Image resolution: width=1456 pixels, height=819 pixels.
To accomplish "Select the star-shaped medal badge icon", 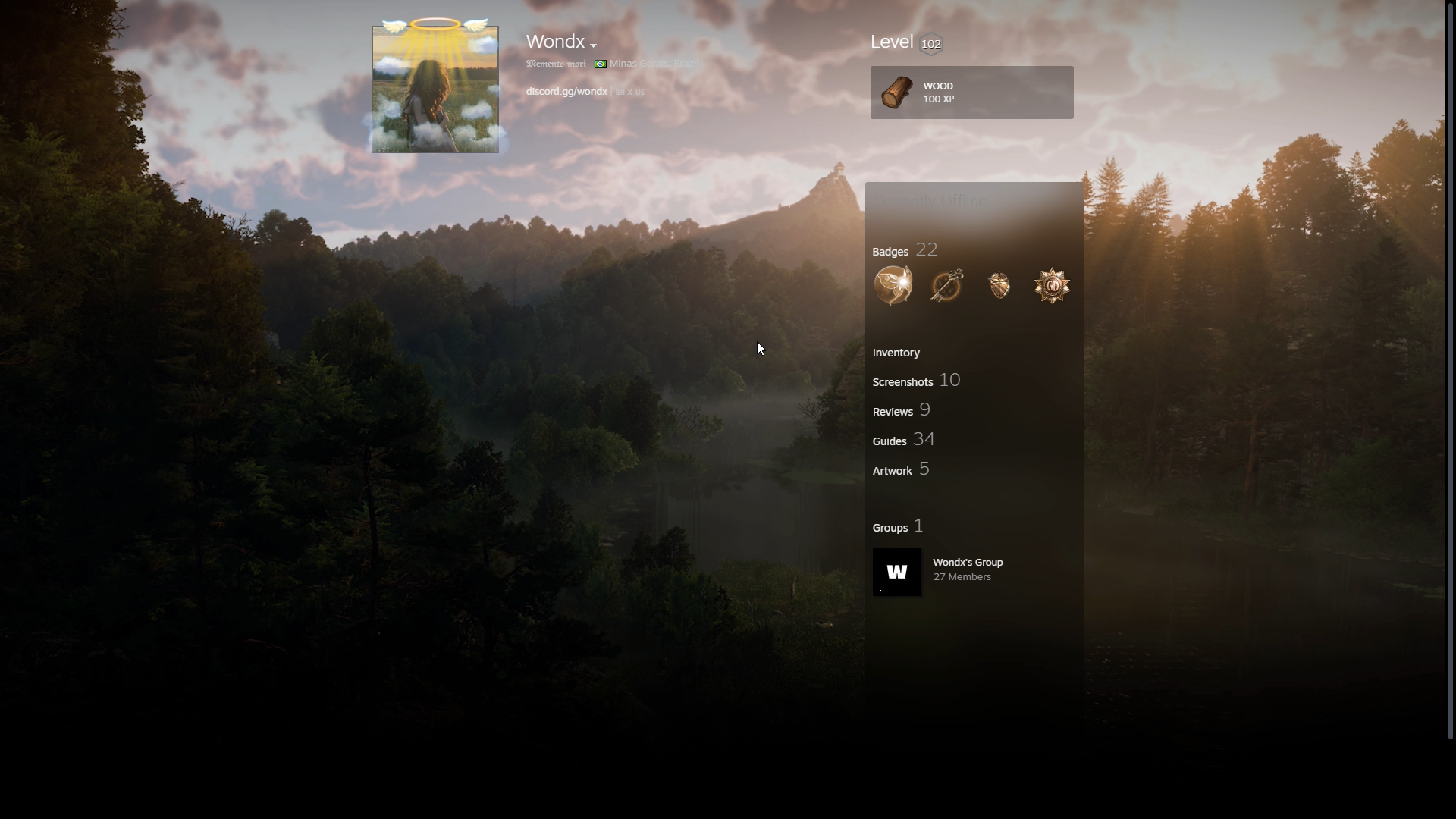I will click(x=1052, y=286).
